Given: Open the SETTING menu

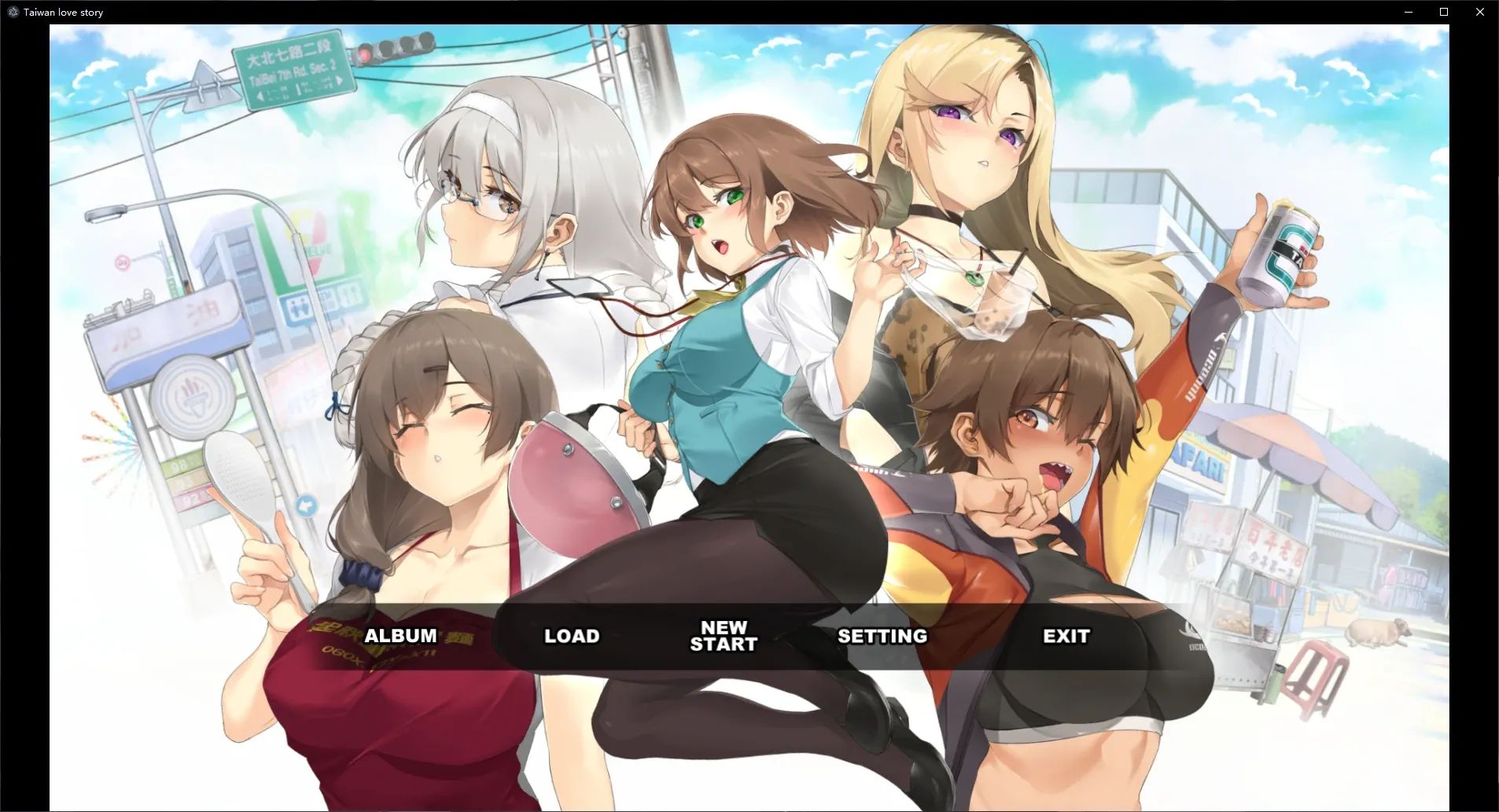Looking at the screenshot, I should pos(882,637).
